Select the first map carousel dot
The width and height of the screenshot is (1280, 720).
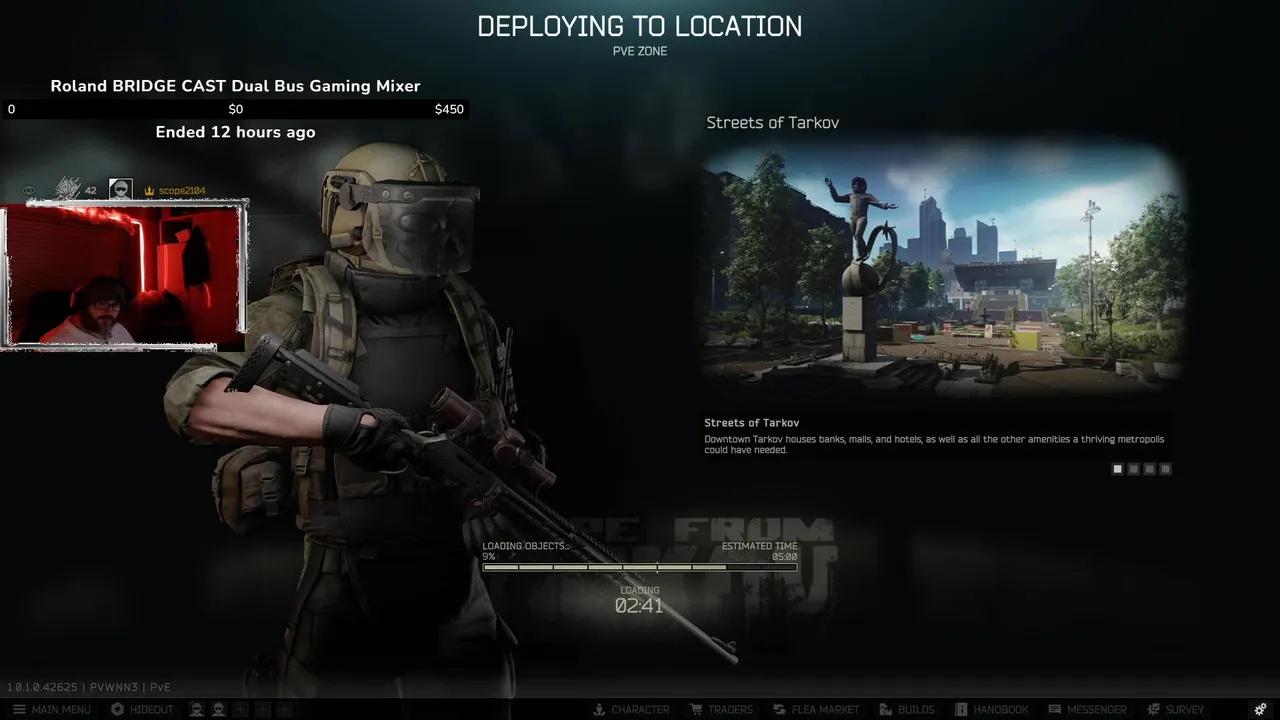point(1117,468)
